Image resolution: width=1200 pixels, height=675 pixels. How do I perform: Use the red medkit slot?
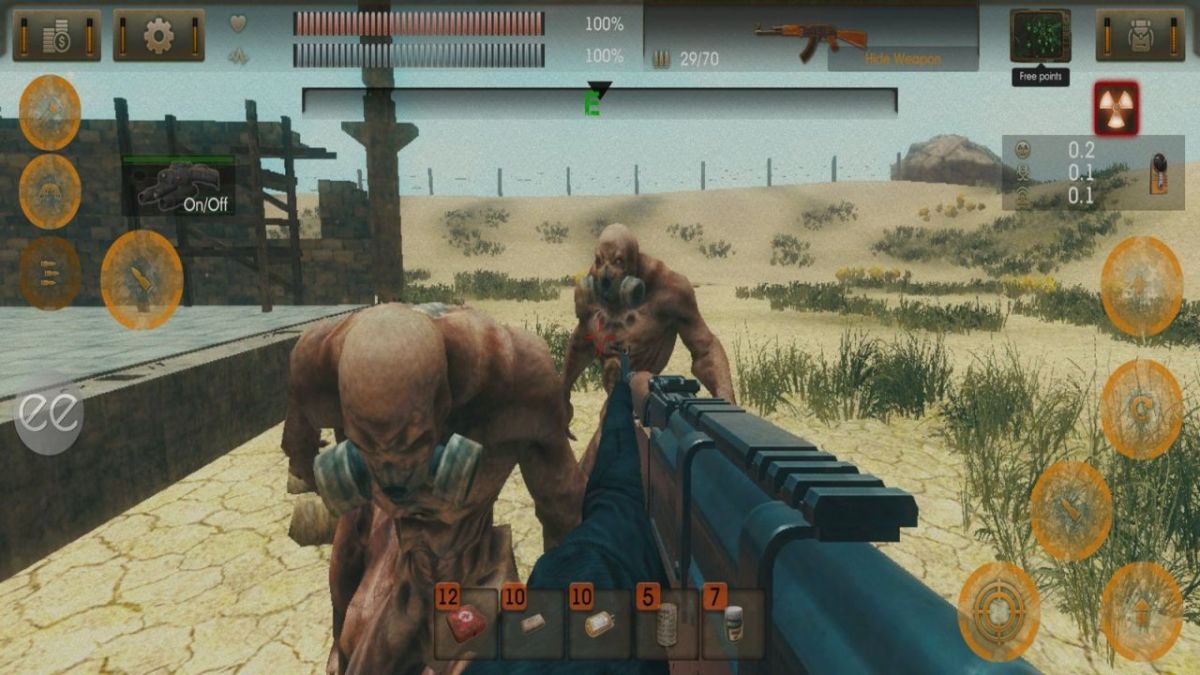coord(465,624)
